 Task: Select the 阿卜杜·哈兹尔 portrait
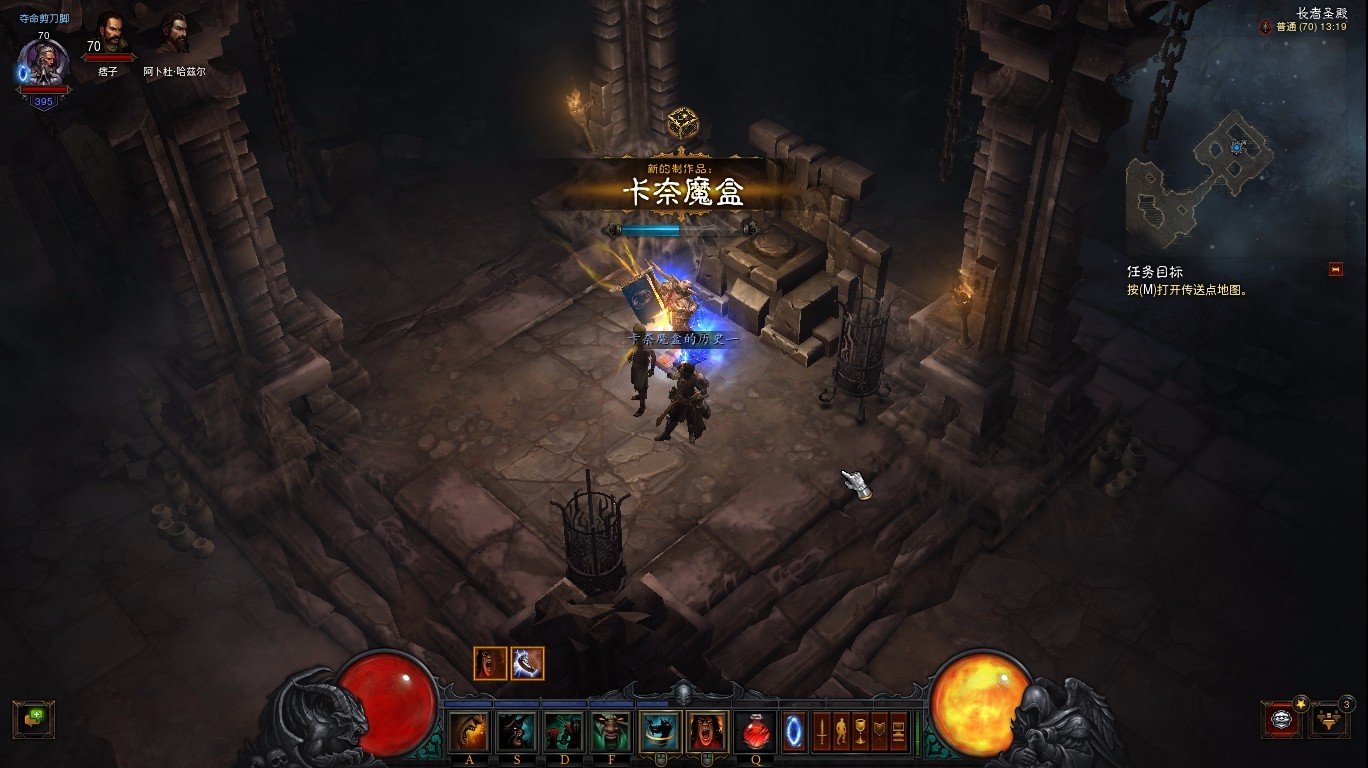pyautogui.click(x=172, y=34)
